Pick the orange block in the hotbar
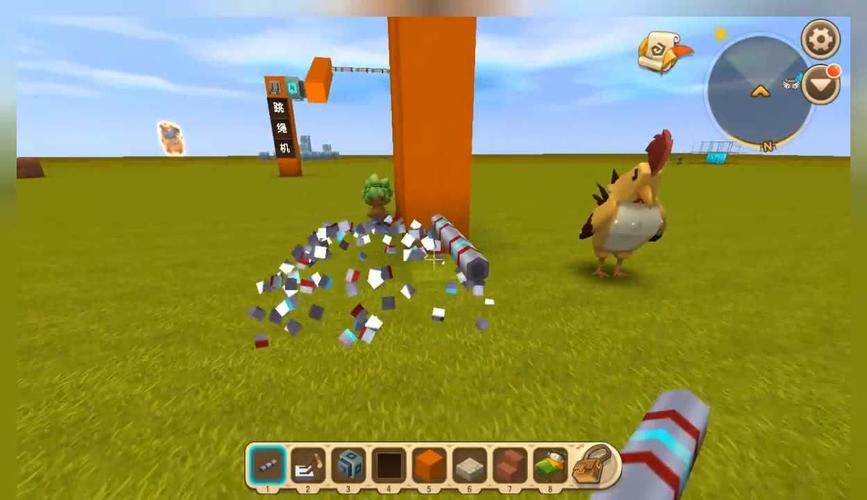867x500 pixels. click(430, 465)
